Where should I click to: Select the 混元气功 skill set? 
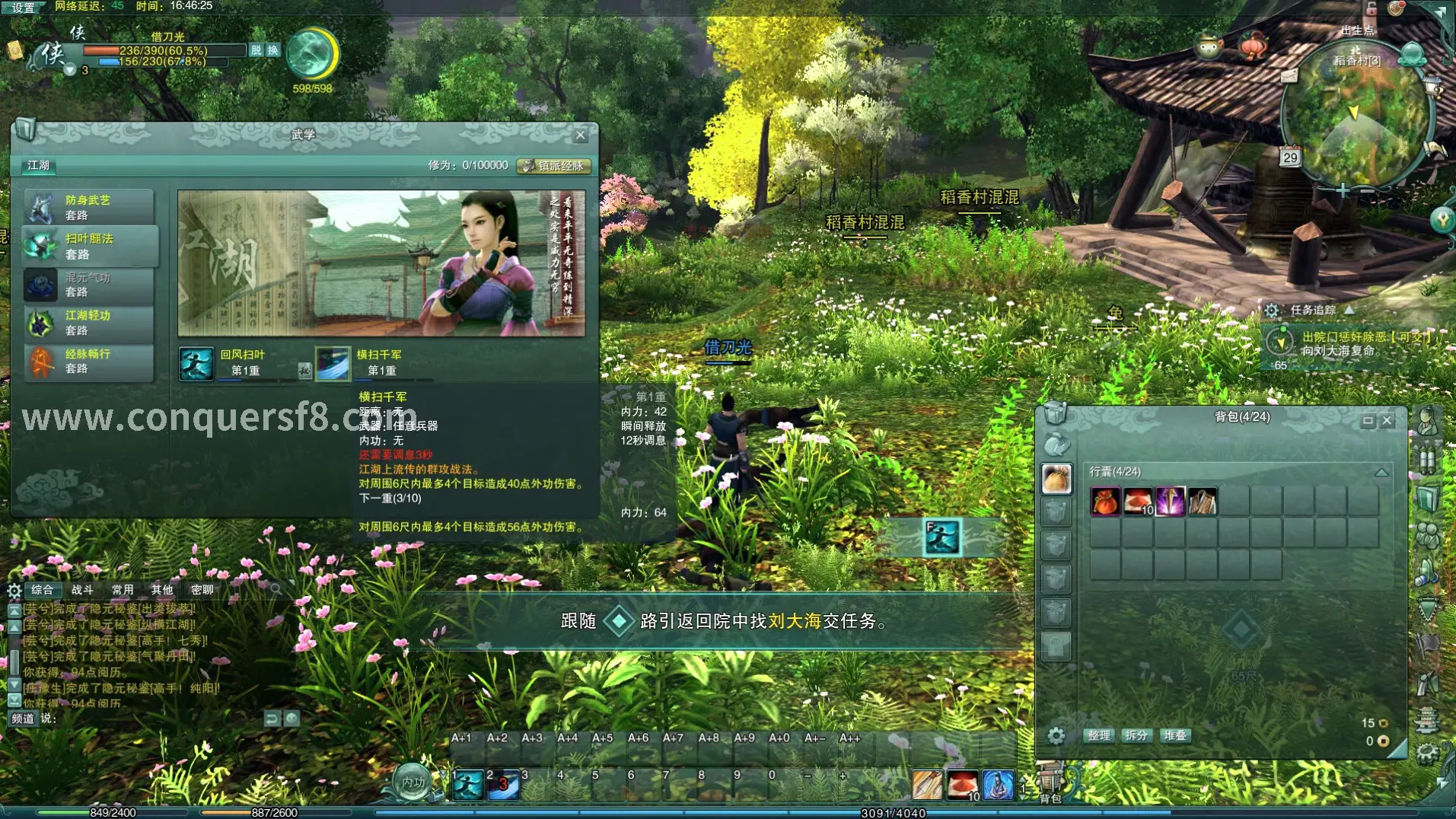(x=88, y=285)
